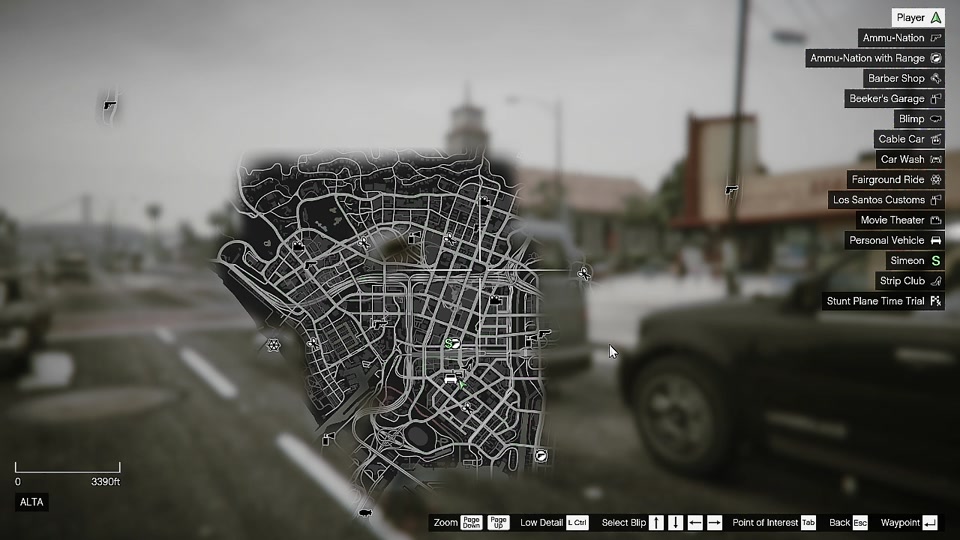Select Stunt Plane Time Trial entry
Image resolution: width=960 pixels, height=540 pixels.
point(883,301)
